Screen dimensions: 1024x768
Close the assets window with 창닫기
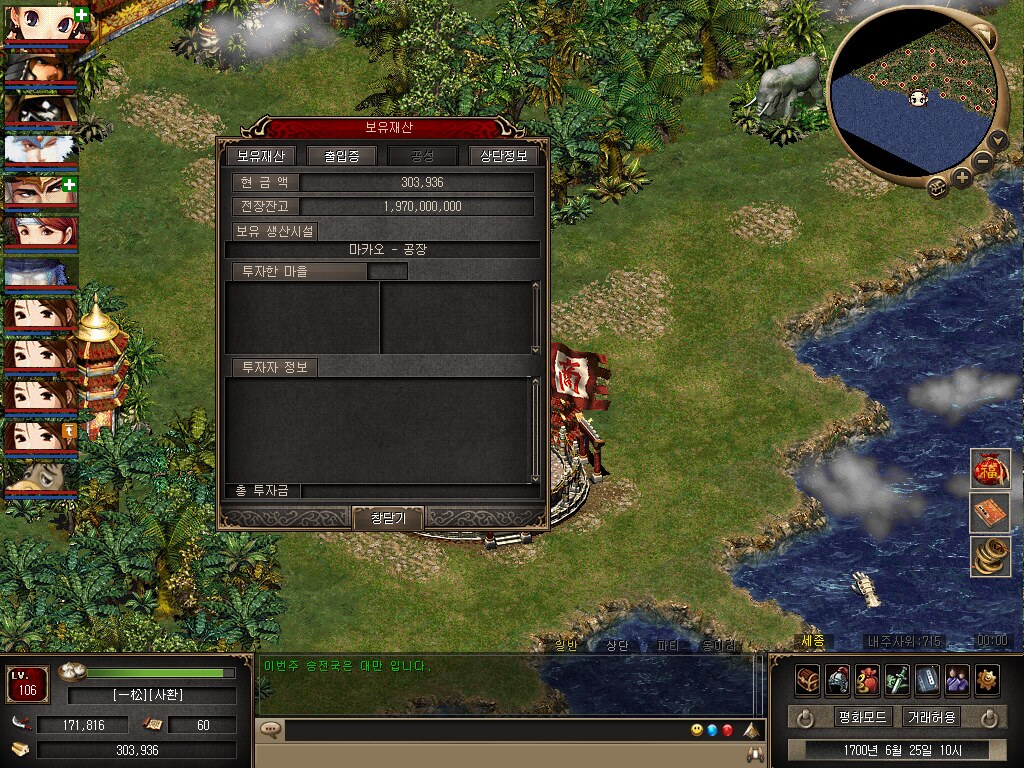point(388,518)
